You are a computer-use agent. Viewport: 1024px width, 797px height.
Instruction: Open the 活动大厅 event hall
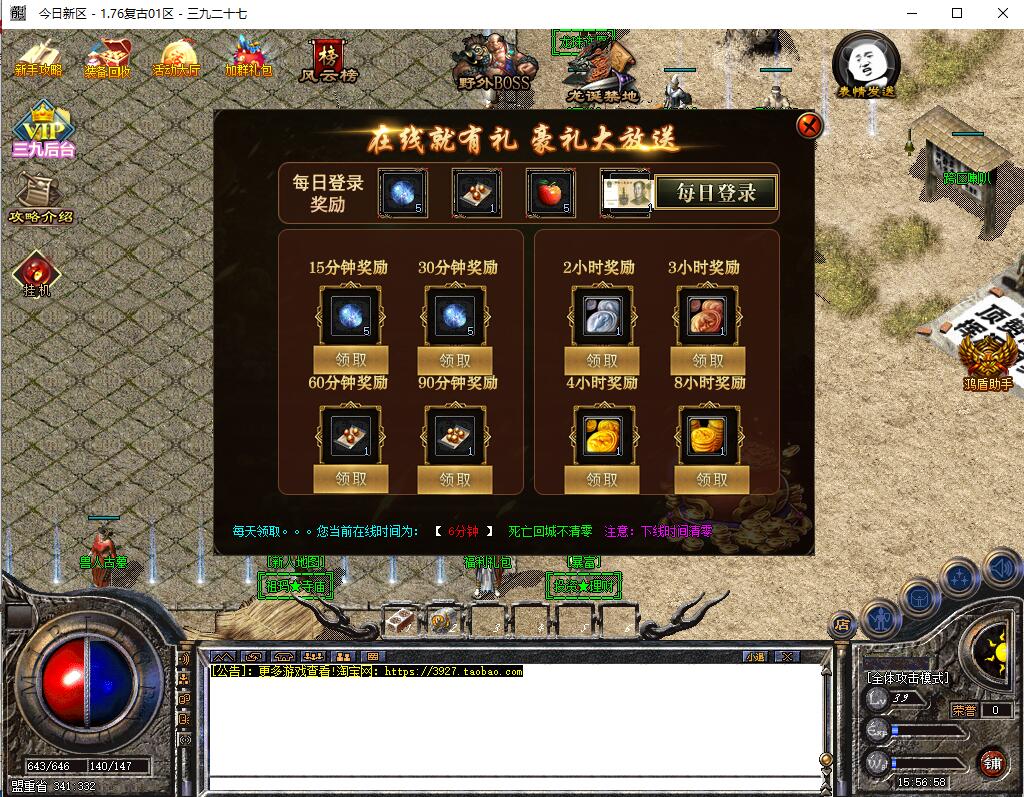176,58
